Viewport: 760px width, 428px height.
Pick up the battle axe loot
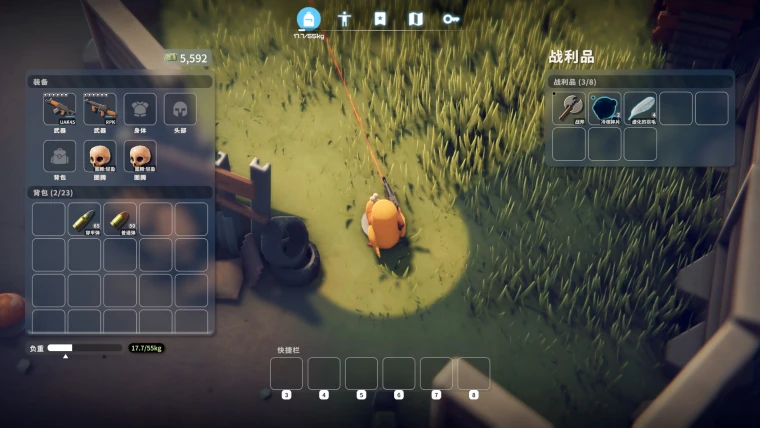(x=569, y=108)
